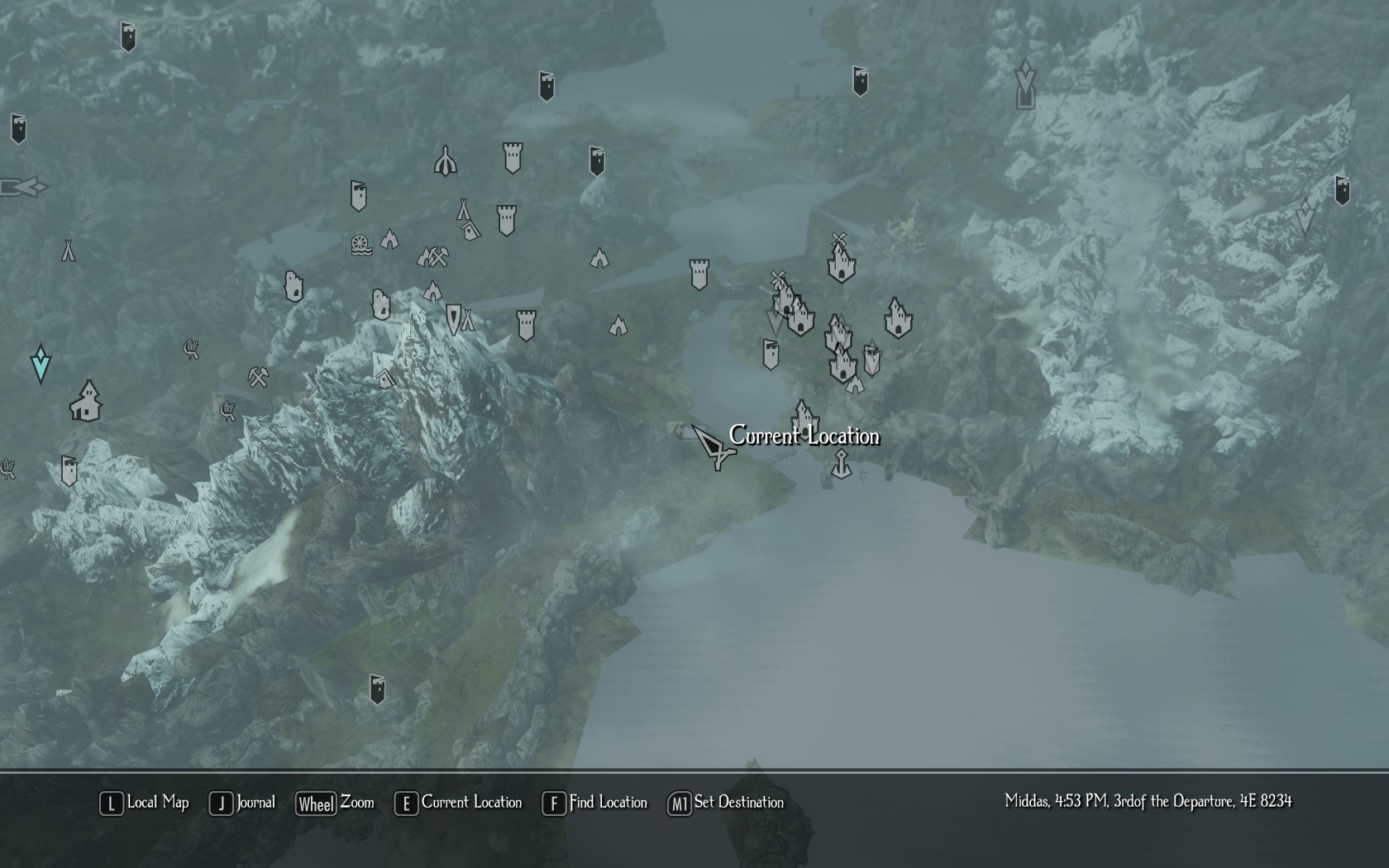Viewport: 1389px width, 868px height.
Task: Open the Journal from the map
Action: click(x=242, y=803)
